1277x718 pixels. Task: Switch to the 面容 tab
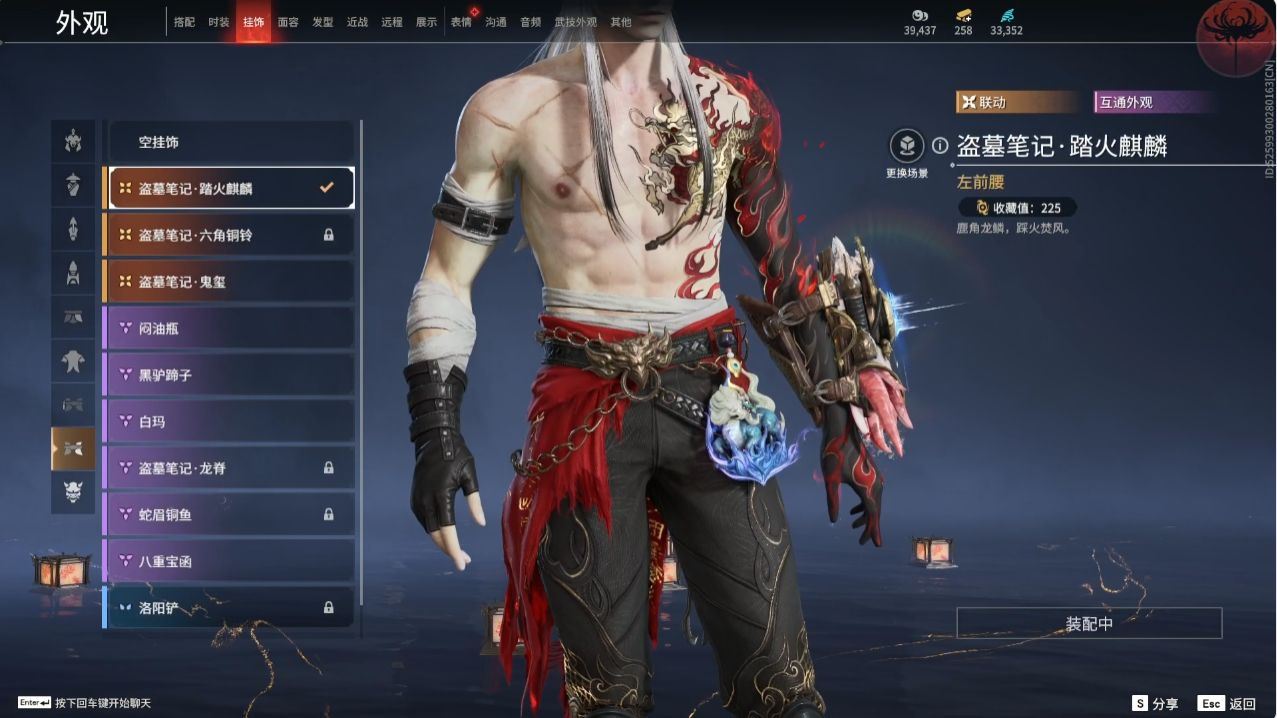click(288, 22)
